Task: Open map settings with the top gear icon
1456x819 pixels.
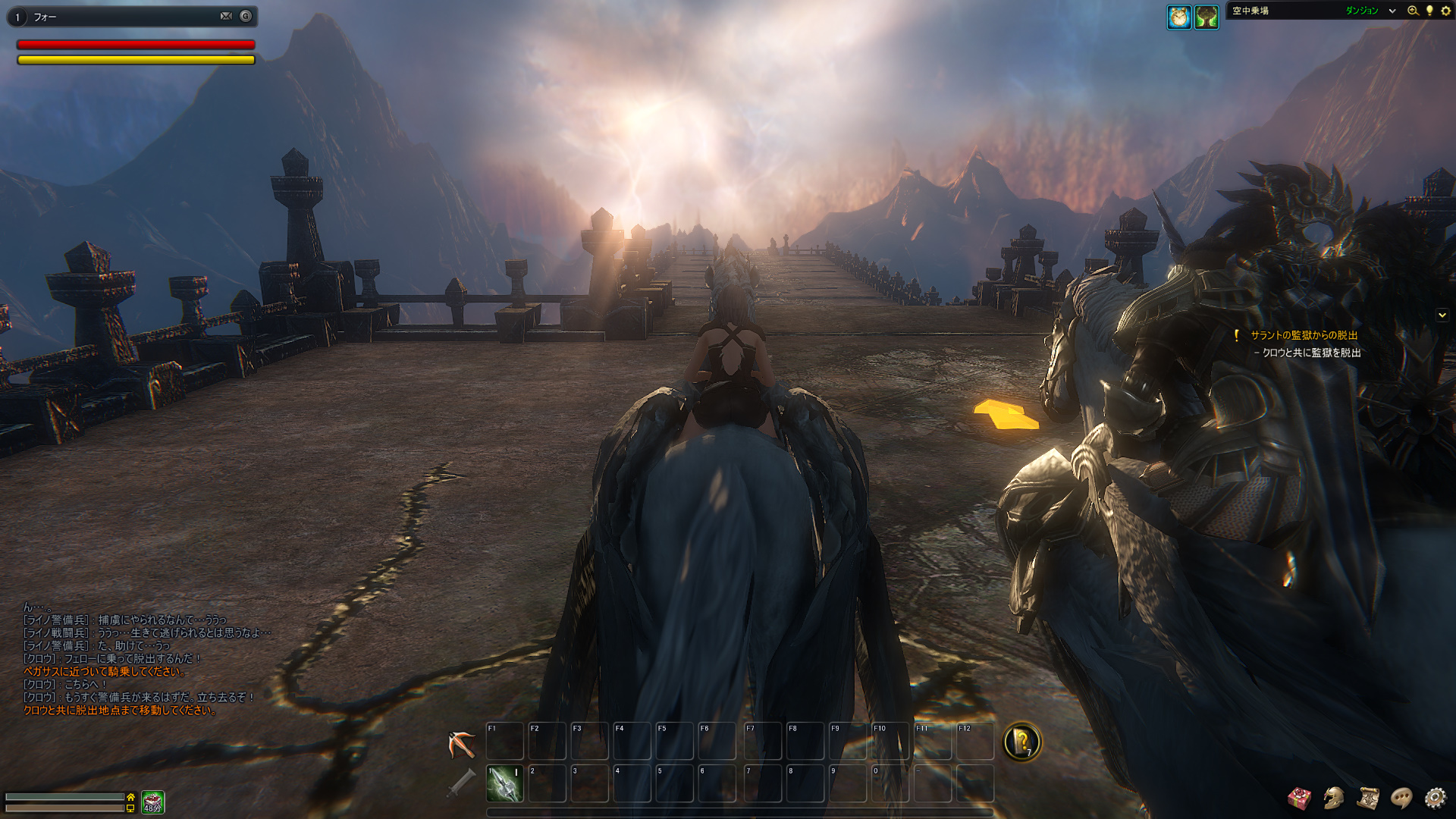Action: coord(1445,11)
